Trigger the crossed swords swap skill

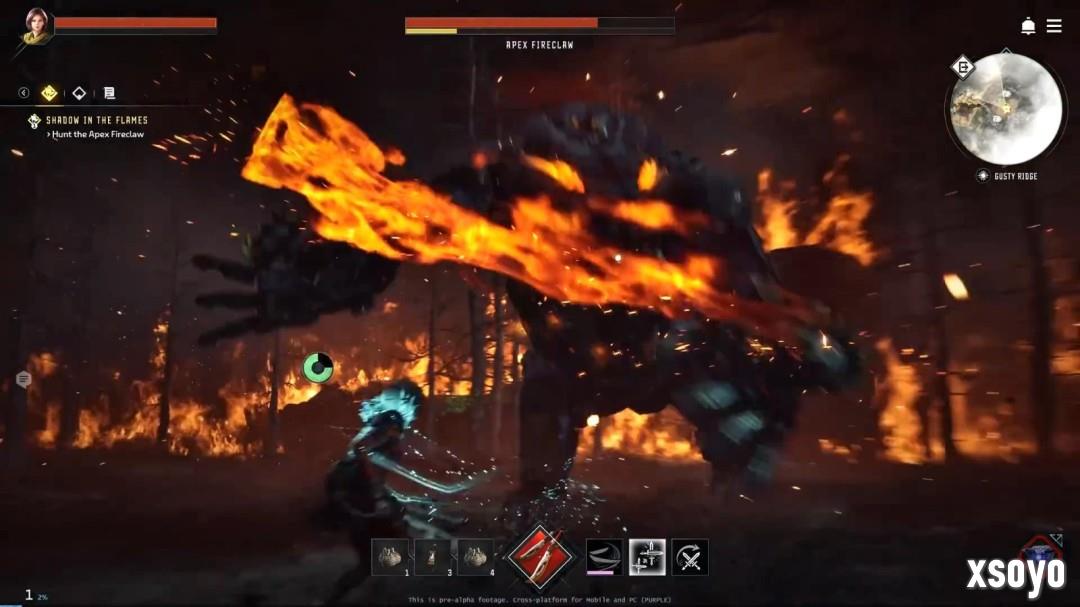click(690, 557)
